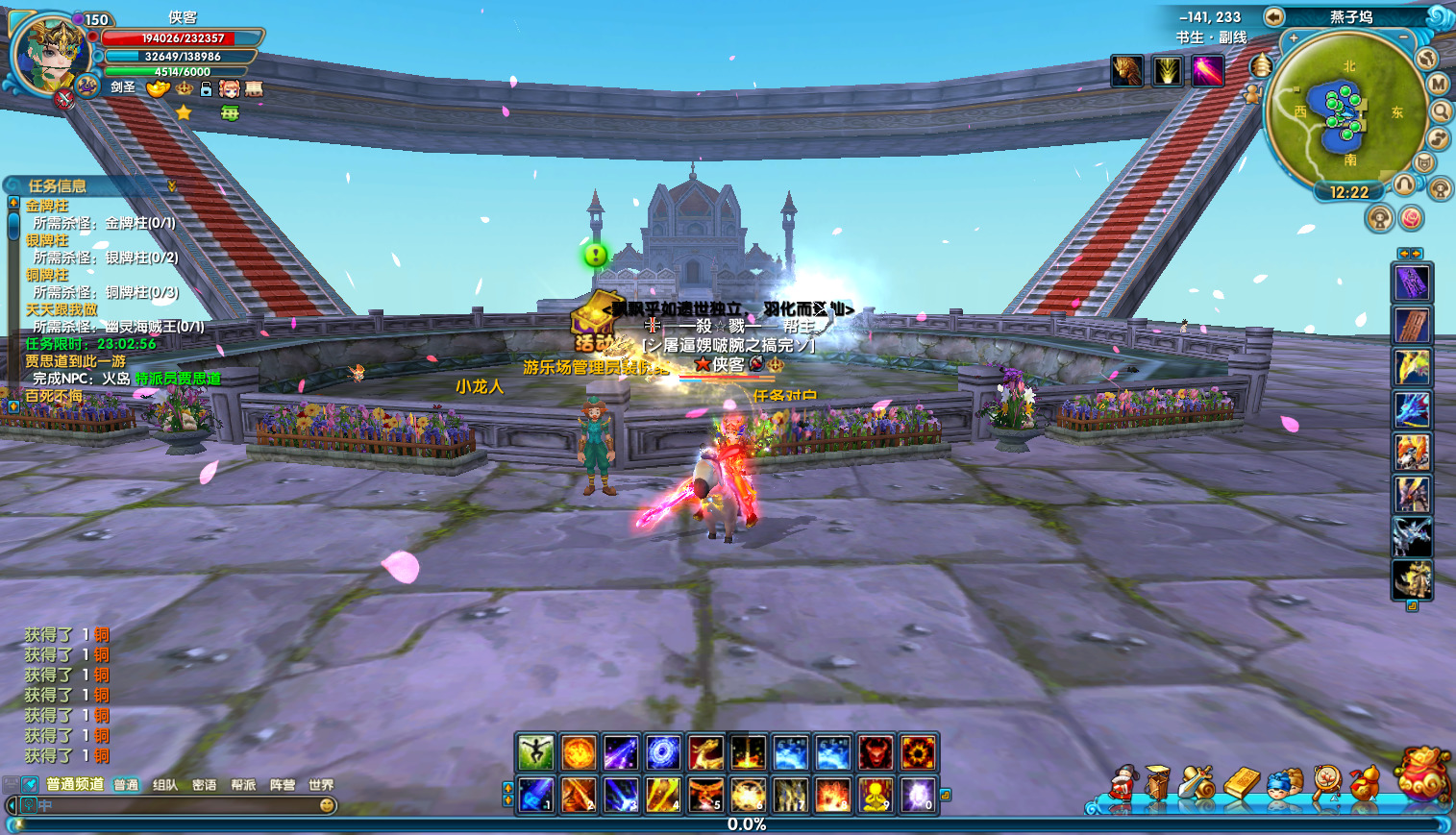Open the golden book menu icon
Image resolution: width=1456 pixels, height=835 pixels.
pos(1241,782)
